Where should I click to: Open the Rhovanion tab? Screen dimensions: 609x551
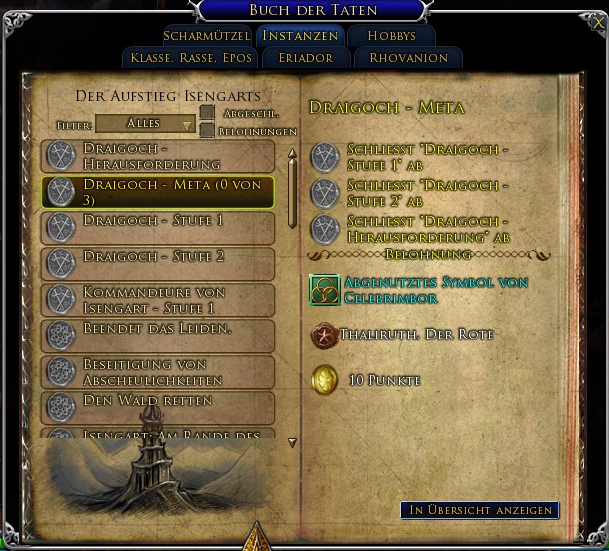408,58
